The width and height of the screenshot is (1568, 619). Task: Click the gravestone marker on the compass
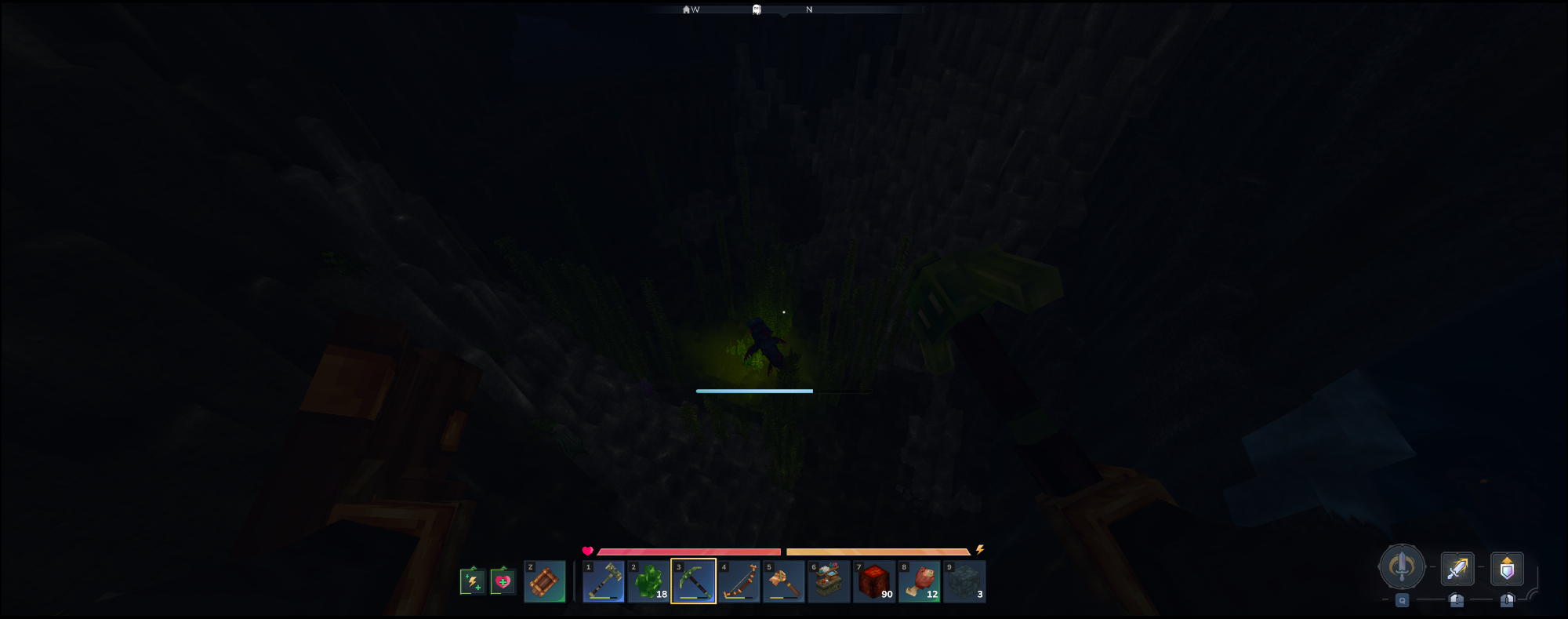757,9
